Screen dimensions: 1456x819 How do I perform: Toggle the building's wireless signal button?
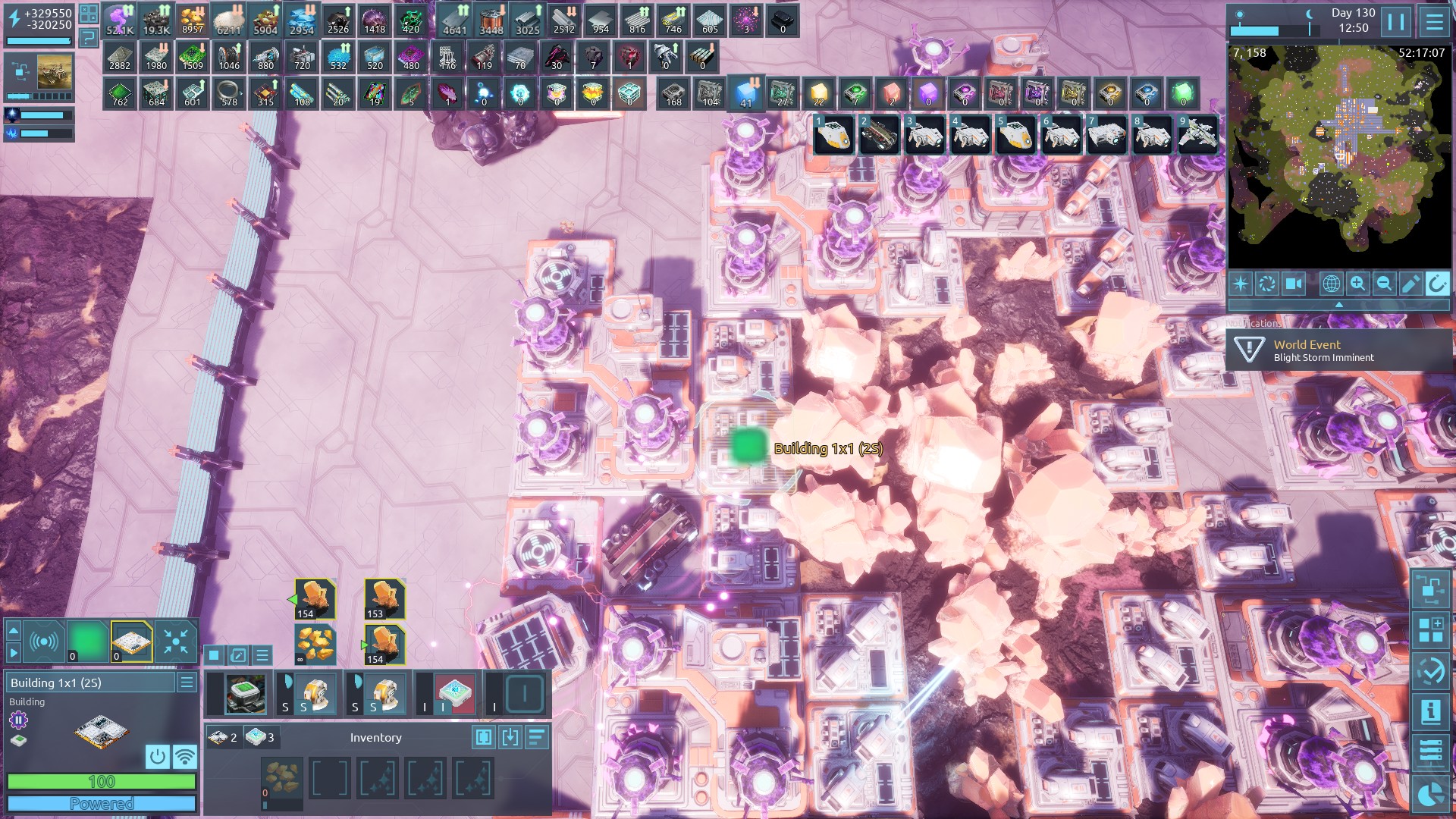pyautogui.click(x=184, y=756)
